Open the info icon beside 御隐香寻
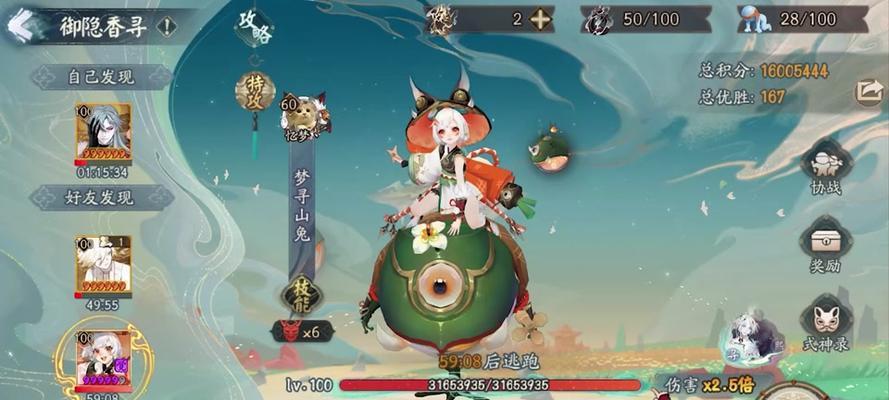This screenshot has width=889, height=400. pos(166,26)
